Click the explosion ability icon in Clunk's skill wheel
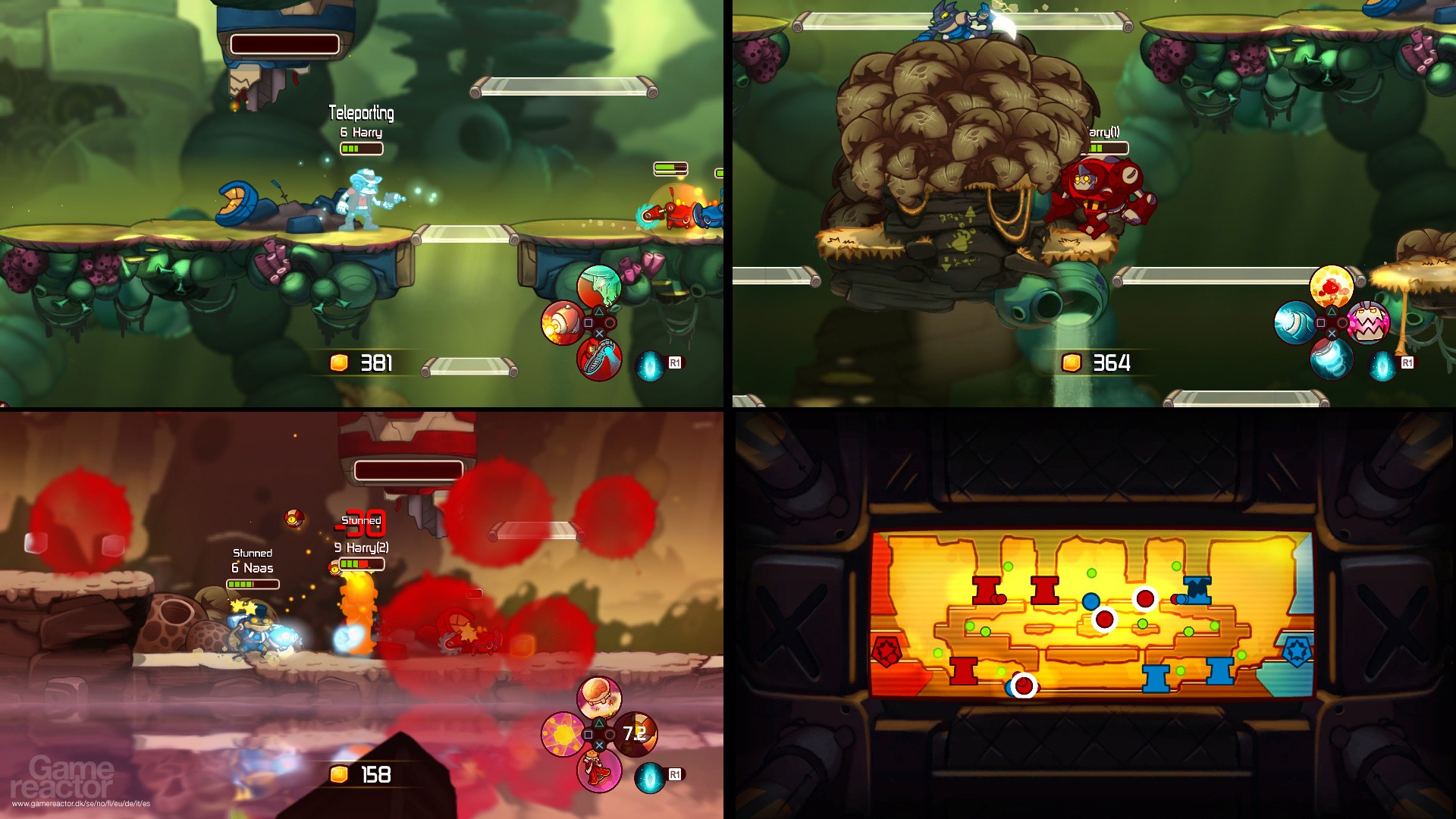The width and height of the screenshot is (1456, 819). pyautogui.click(x=1332, y=286)
